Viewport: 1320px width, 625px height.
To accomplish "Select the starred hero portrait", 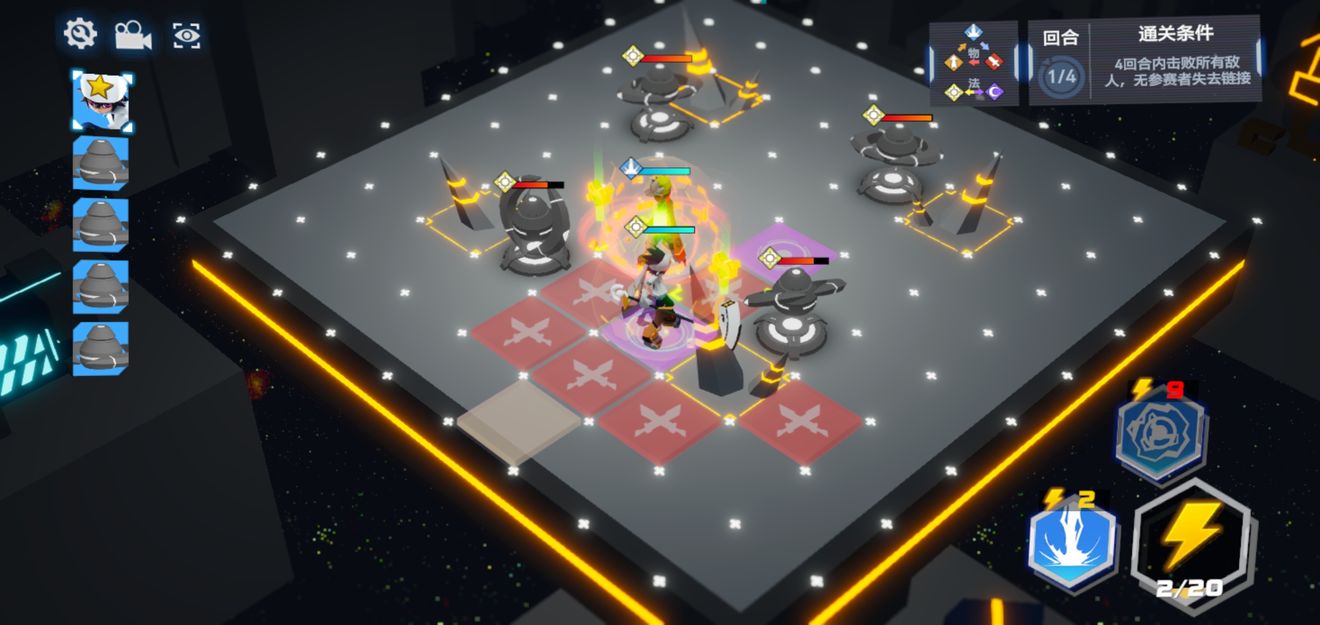I will [x=102, y=101].
